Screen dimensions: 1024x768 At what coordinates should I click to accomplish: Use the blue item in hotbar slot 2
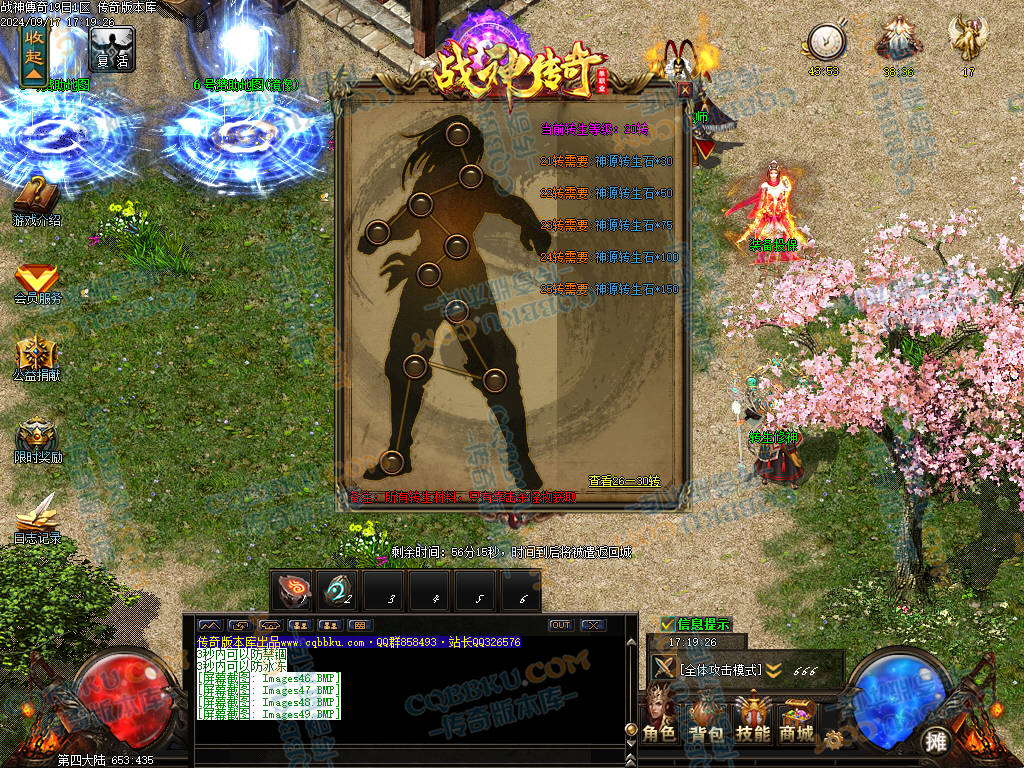(339, 591)
